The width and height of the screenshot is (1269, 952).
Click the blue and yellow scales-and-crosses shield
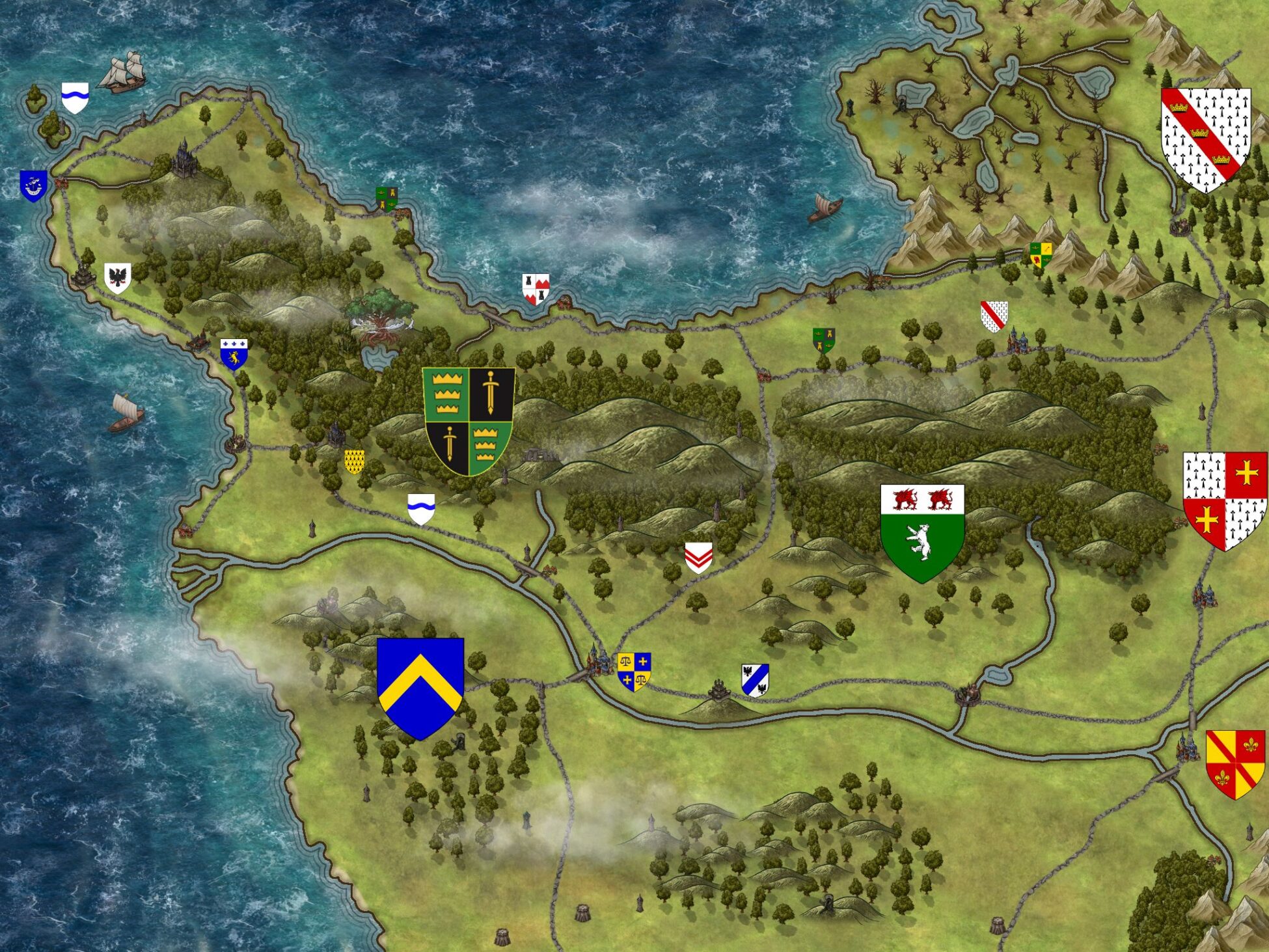[634, 671]
